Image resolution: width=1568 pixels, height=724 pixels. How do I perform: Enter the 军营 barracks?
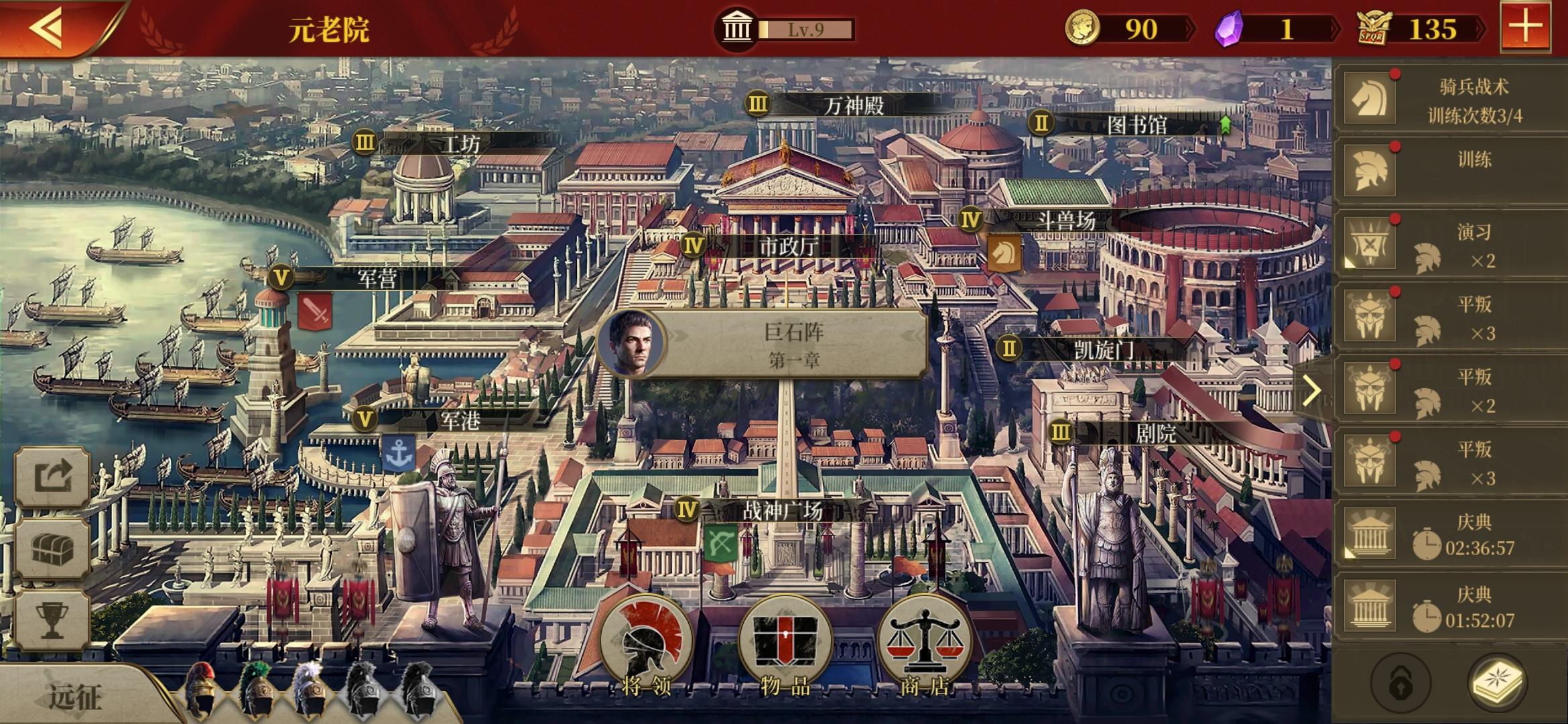click(x=377, y=279)
